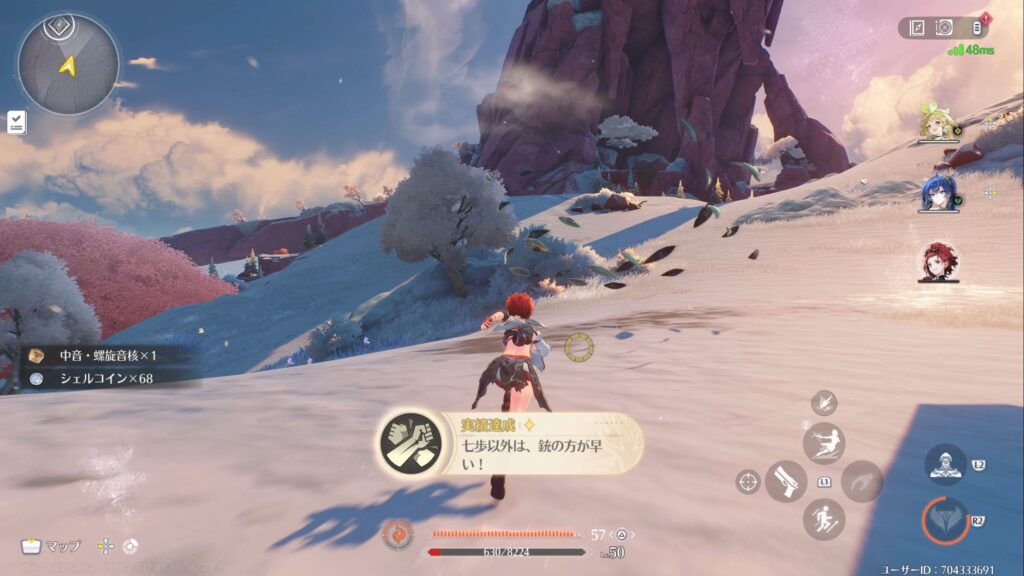
Task: Use the grabbing hand action button
Action: click(x=862, y=481)
